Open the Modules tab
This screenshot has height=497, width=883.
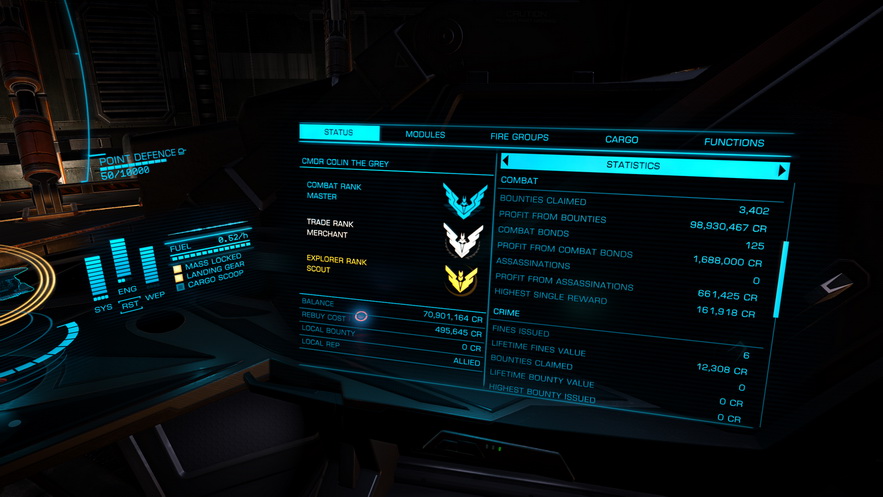tap(425, 135)
